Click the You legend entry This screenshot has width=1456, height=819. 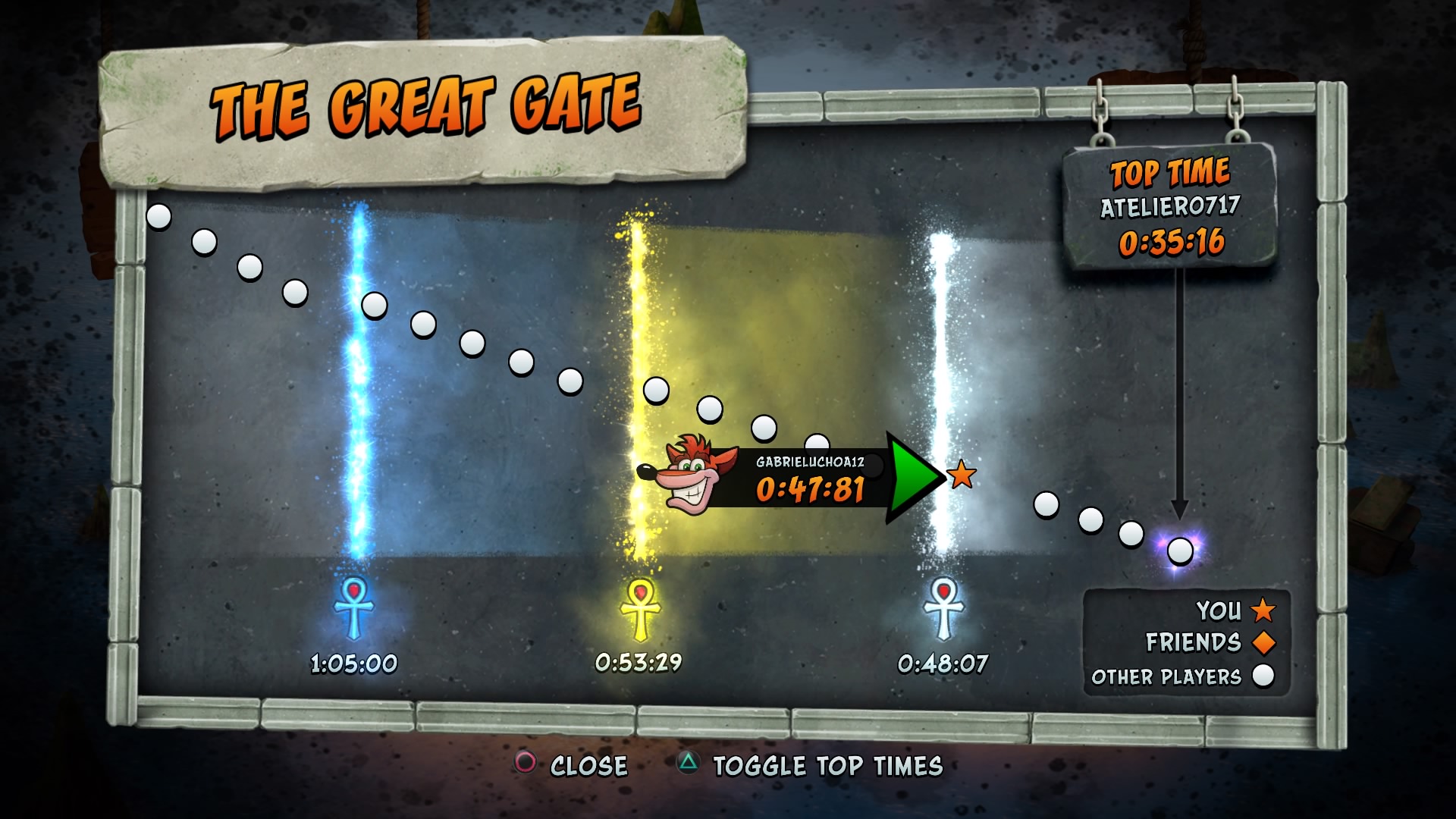click(x=1235, y=610)
